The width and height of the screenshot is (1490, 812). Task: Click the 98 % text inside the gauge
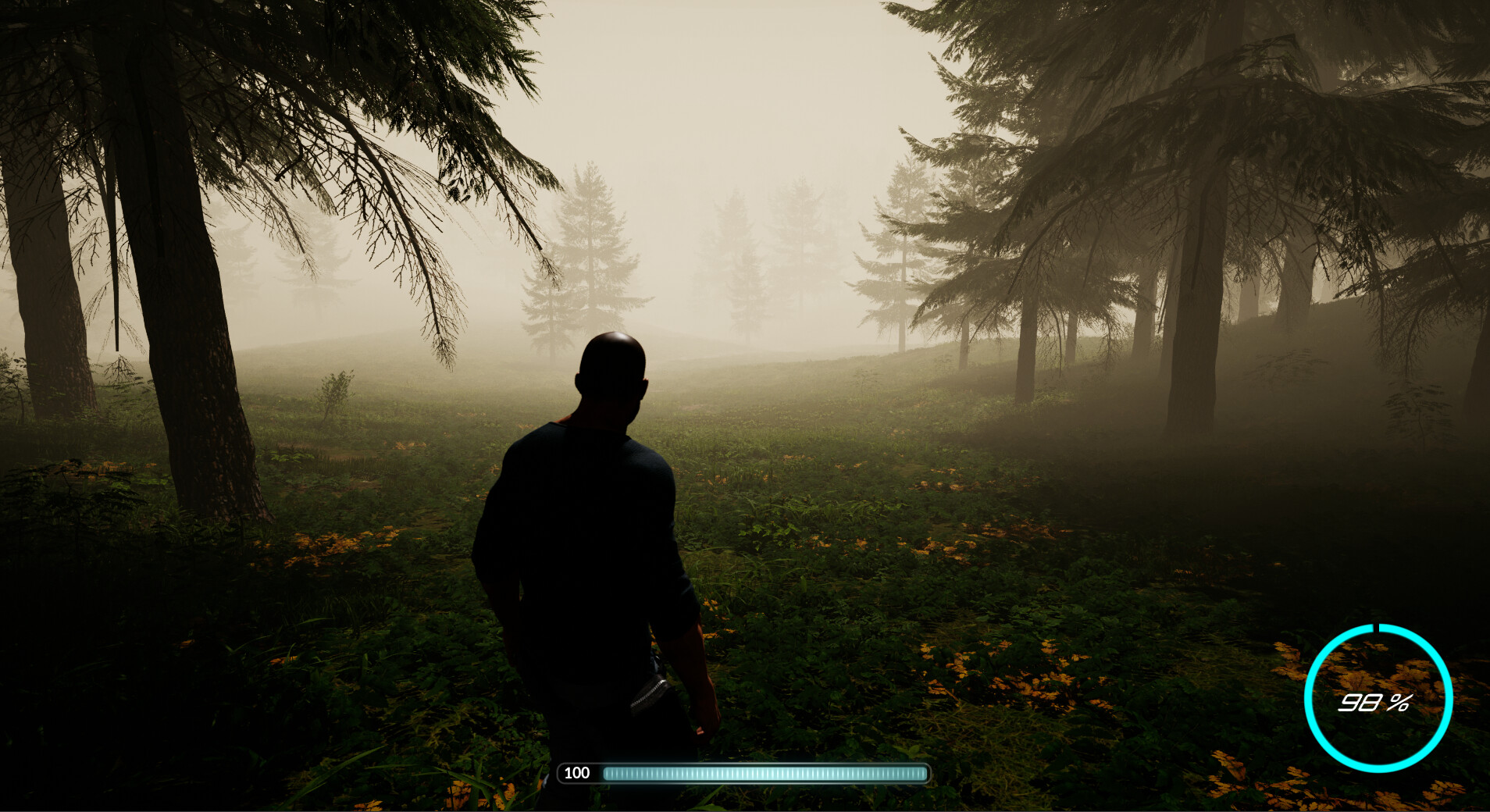tap(1374, 701)
